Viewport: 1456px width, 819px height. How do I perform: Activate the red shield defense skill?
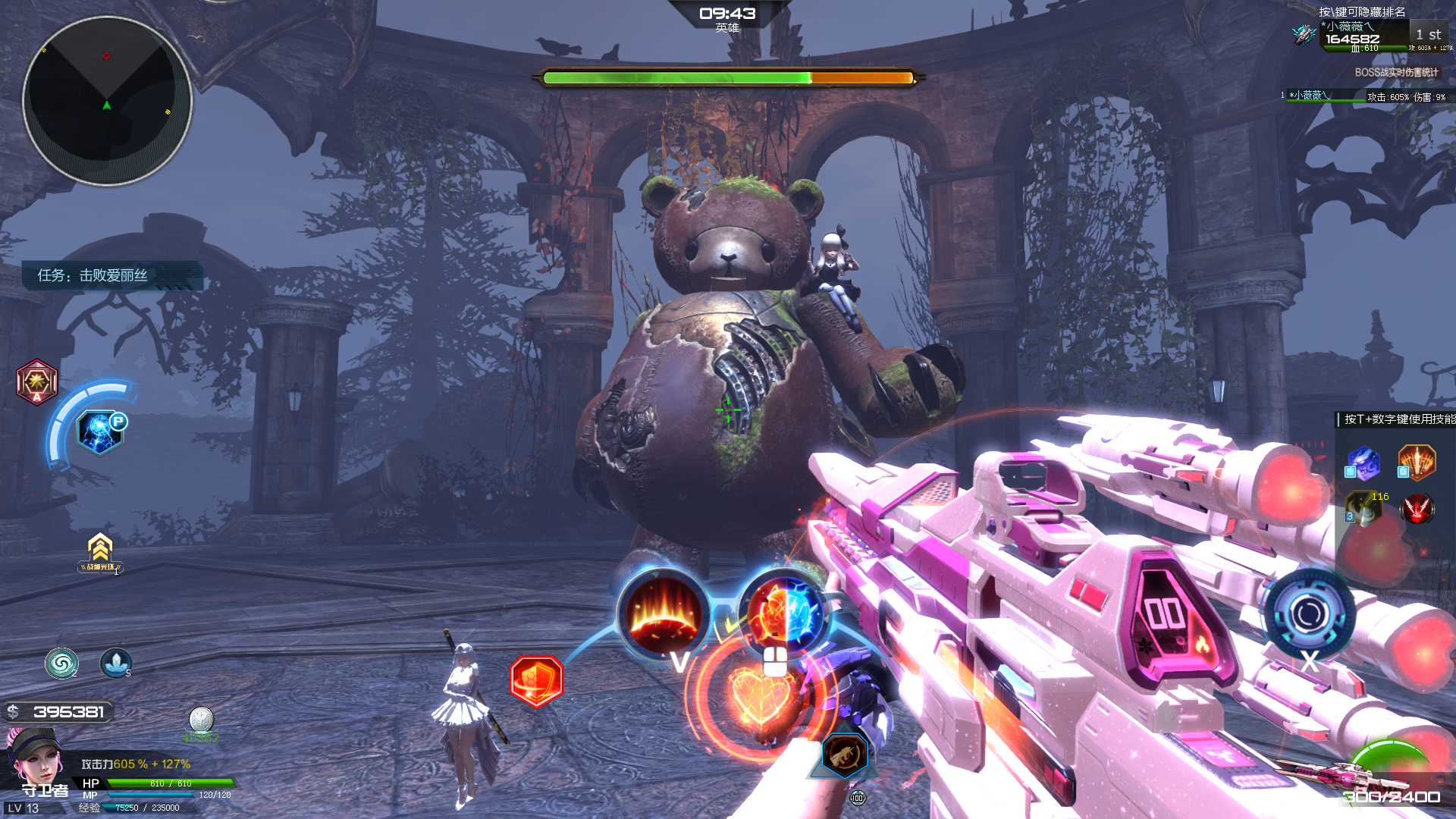pos(537,681)
